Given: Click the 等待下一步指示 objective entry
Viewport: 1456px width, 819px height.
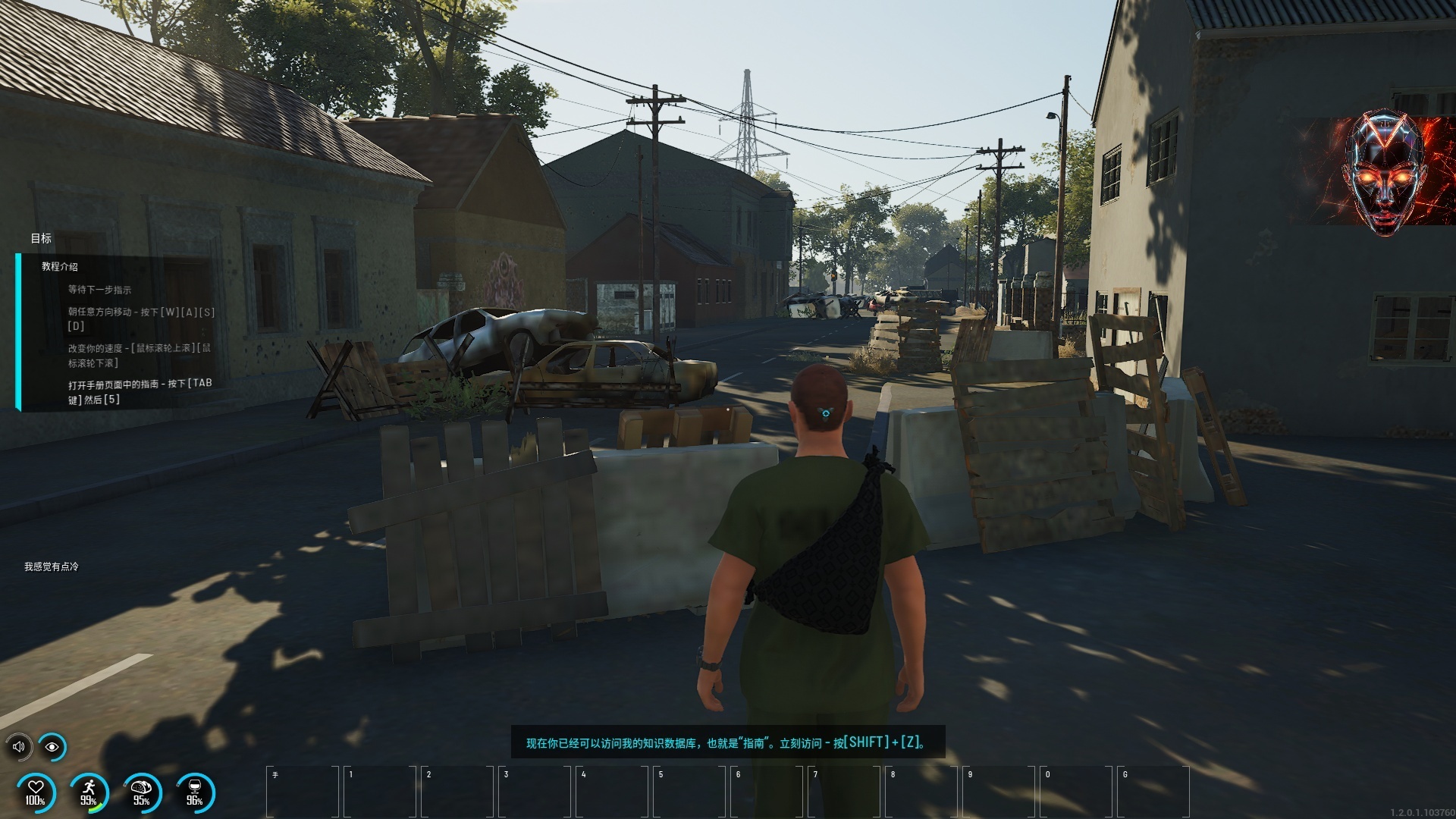Looking at the screenshot, I should pos(99,290).
